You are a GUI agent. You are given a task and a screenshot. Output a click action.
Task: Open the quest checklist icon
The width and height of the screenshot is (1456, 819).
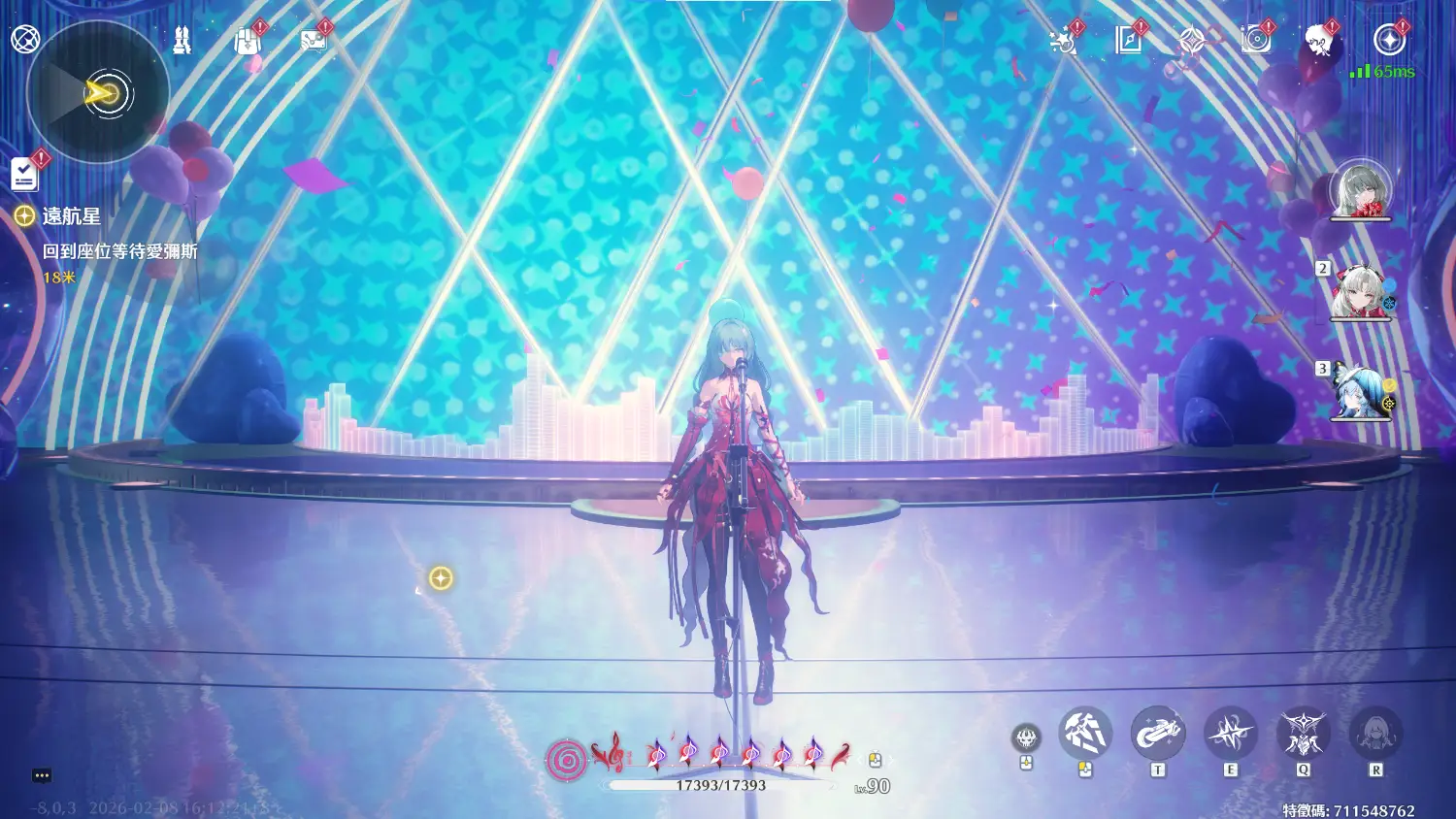point(24,174)
